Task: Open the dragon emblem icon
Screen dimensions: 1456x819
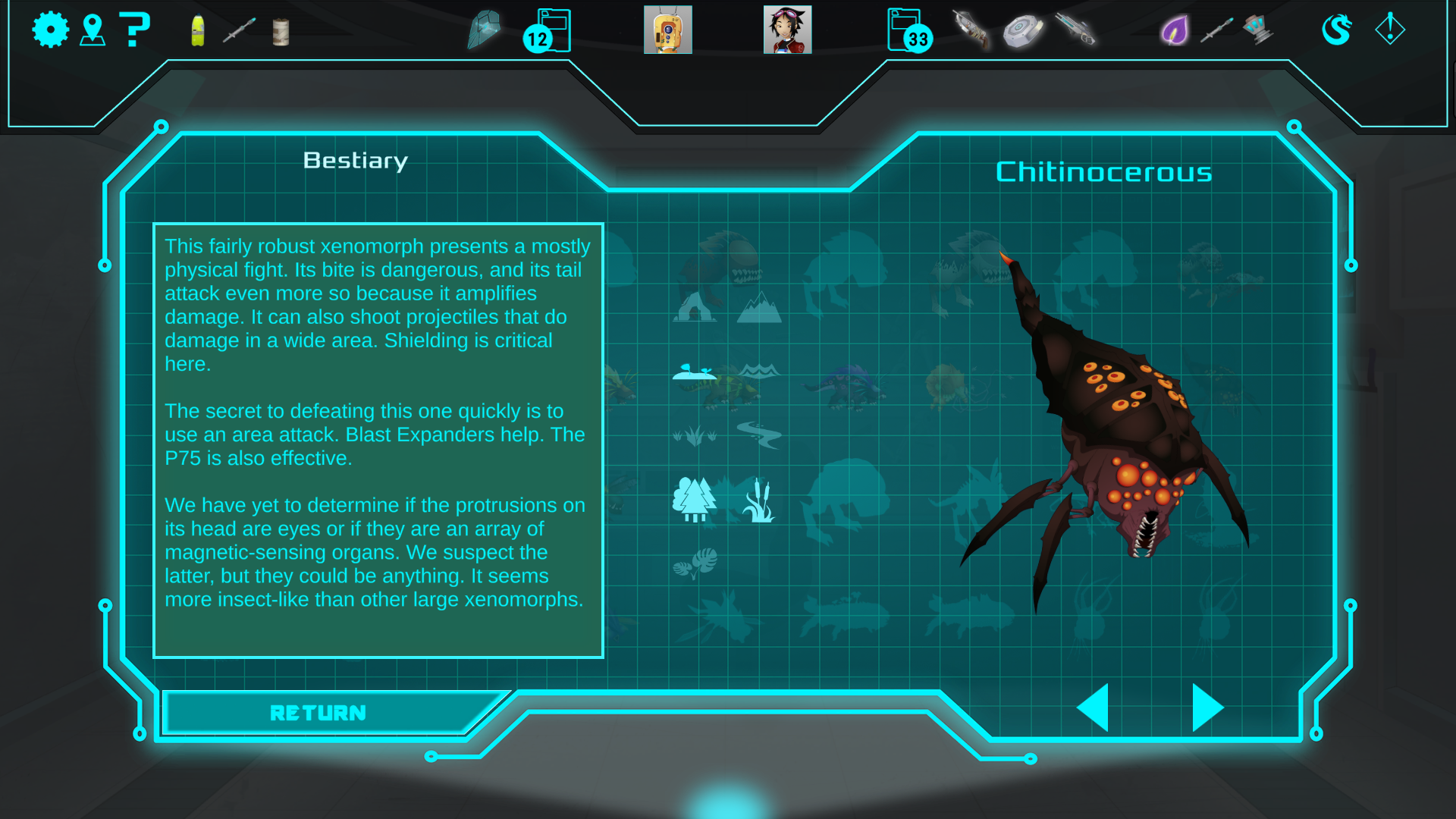Action: (1337, 30)
